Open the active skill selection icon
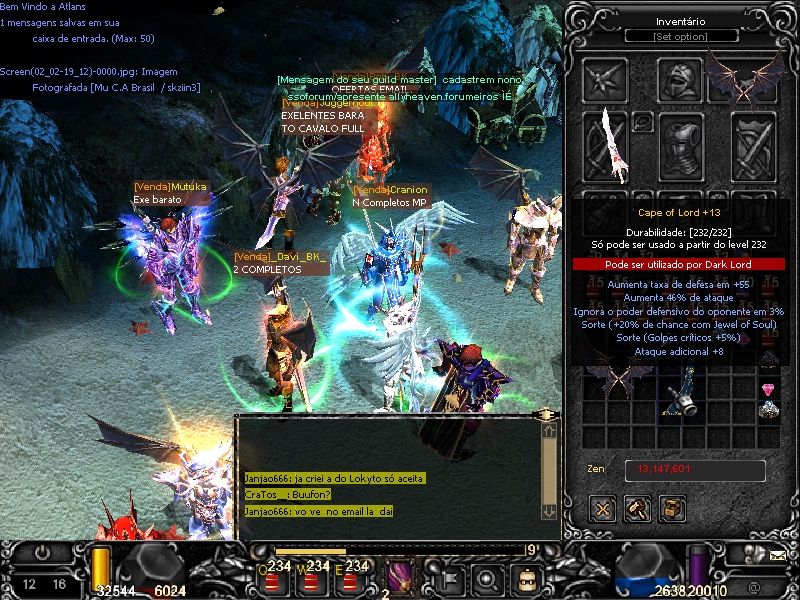Viewport: 800px width, 600px height. coord(400,579)
